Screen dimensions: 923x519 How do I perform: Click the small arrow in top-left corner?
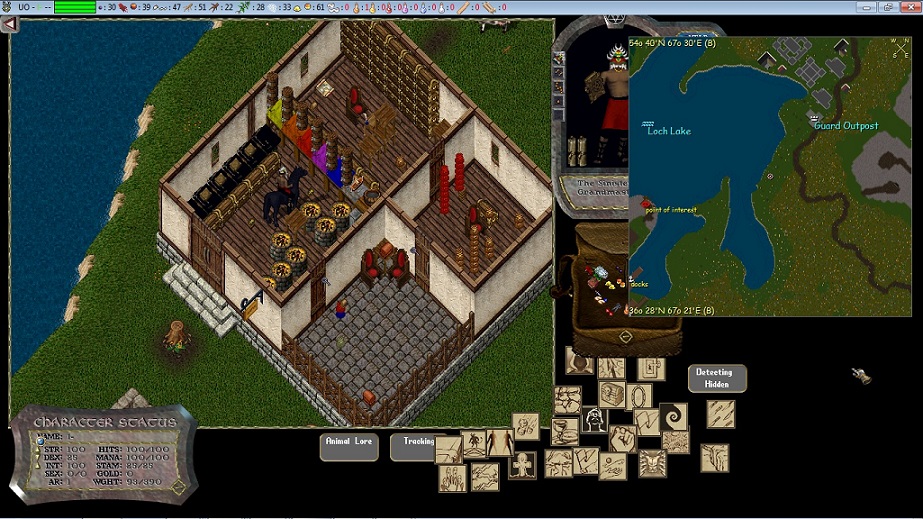(9, 24)
